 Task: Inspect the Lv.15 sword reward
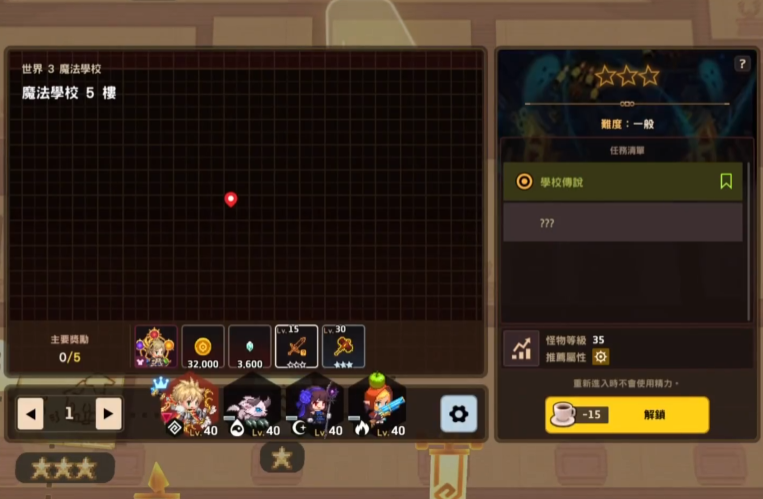click(297, 347)
